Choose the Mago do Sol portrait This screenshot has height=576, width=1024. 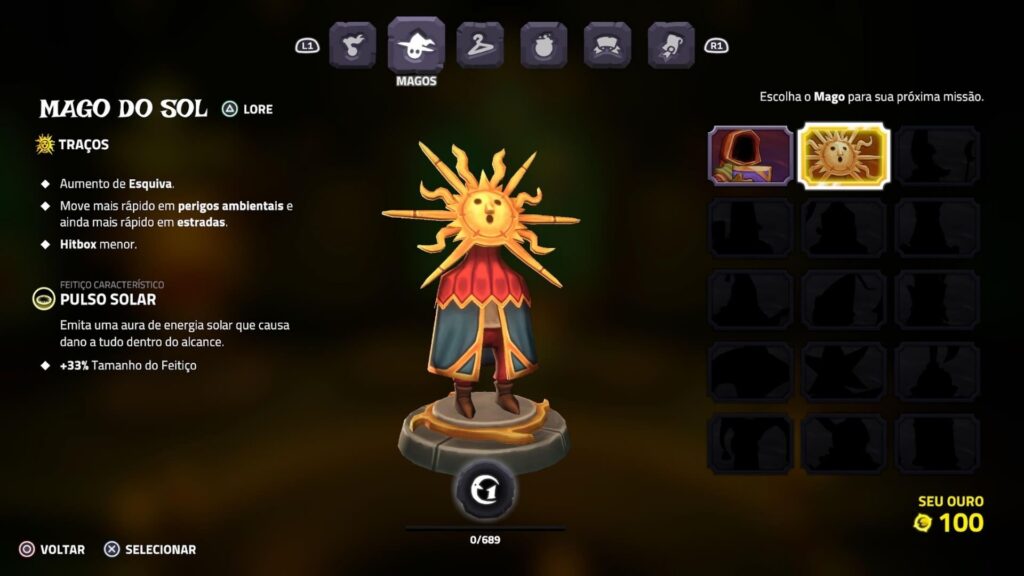coord(843,155)
